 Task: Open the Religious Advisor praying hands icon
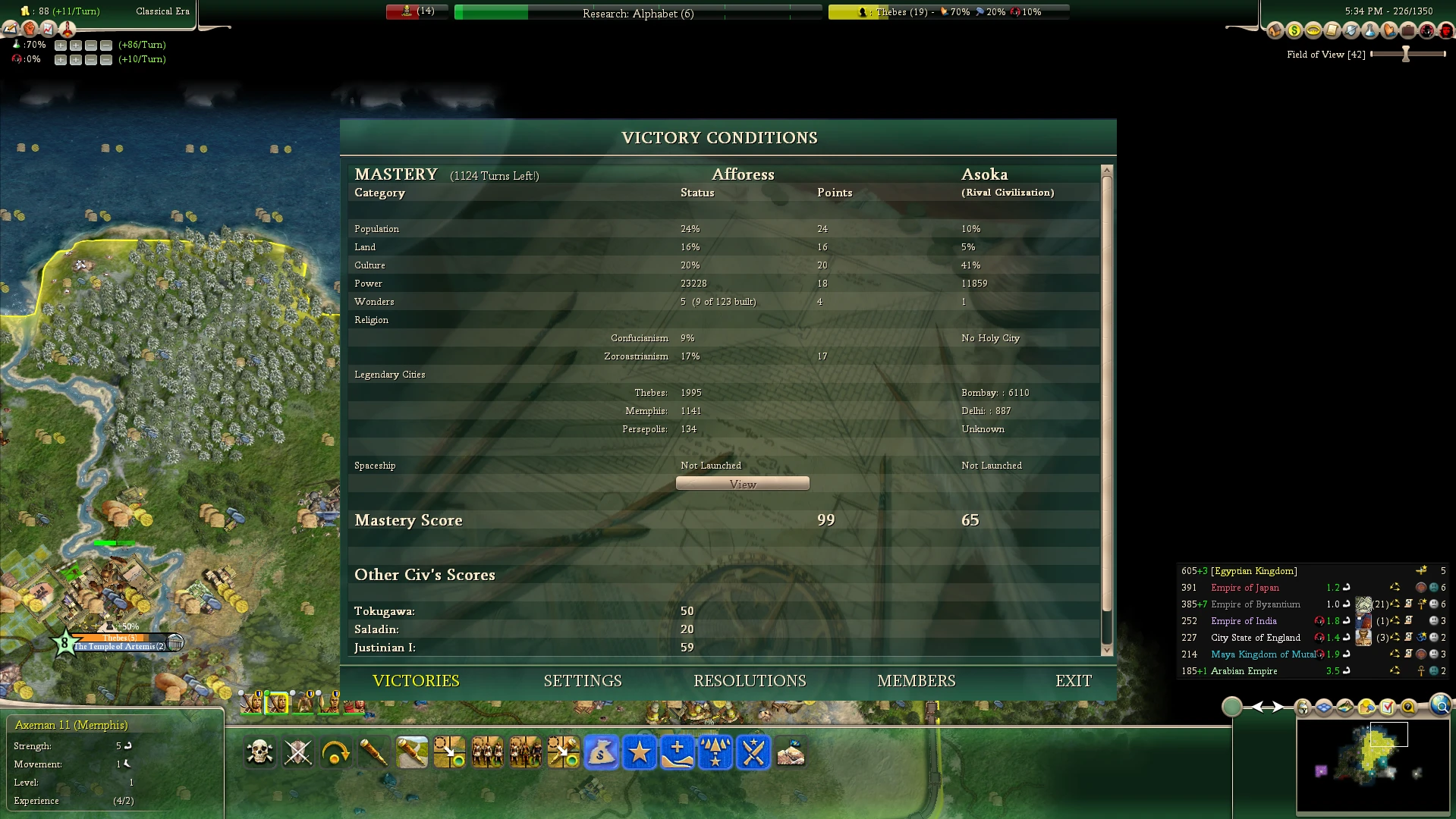click(1388, 30)
